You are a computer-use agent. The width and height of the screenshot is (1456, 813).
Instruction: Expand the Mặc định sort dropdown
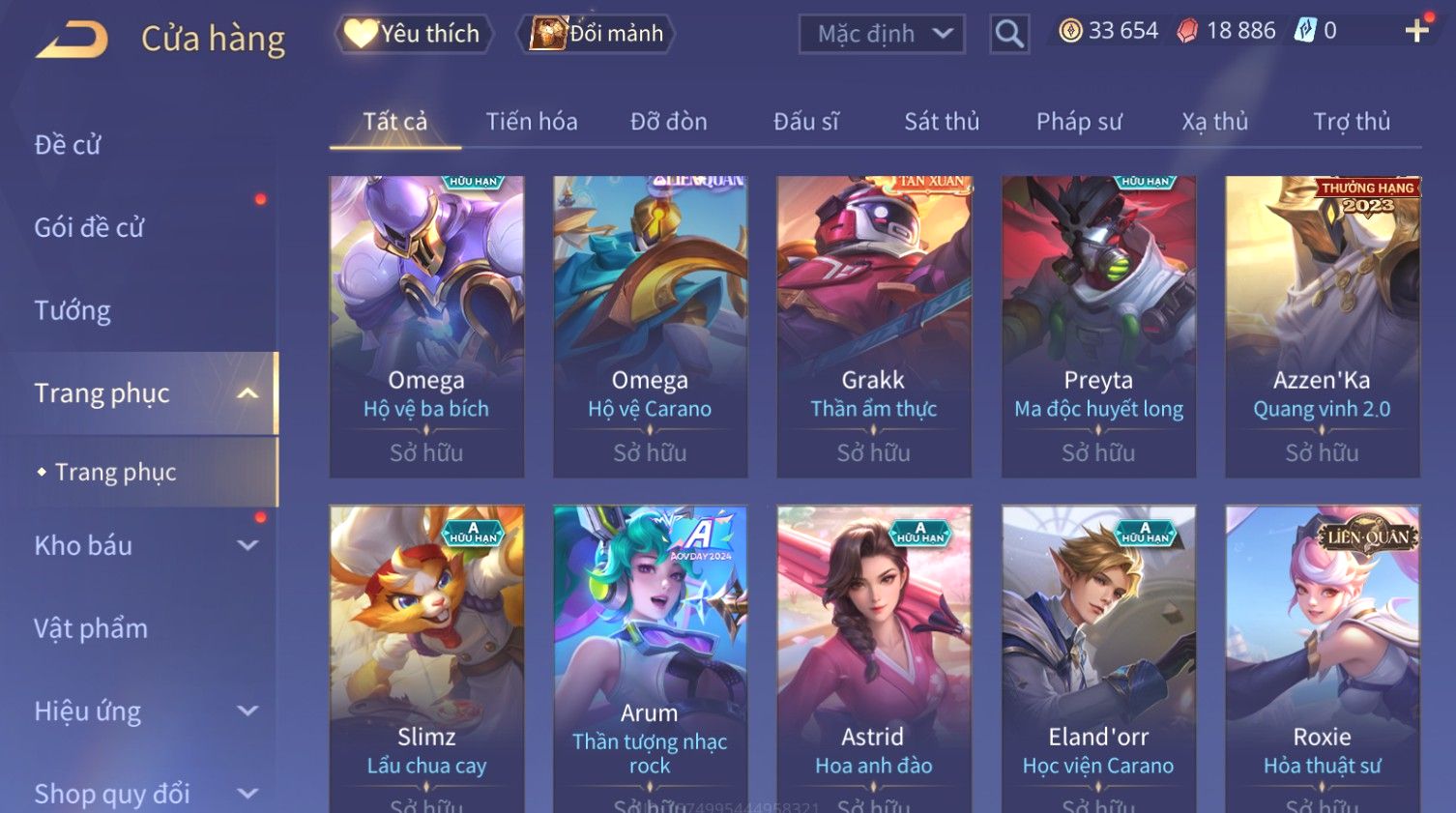(882, 35)
